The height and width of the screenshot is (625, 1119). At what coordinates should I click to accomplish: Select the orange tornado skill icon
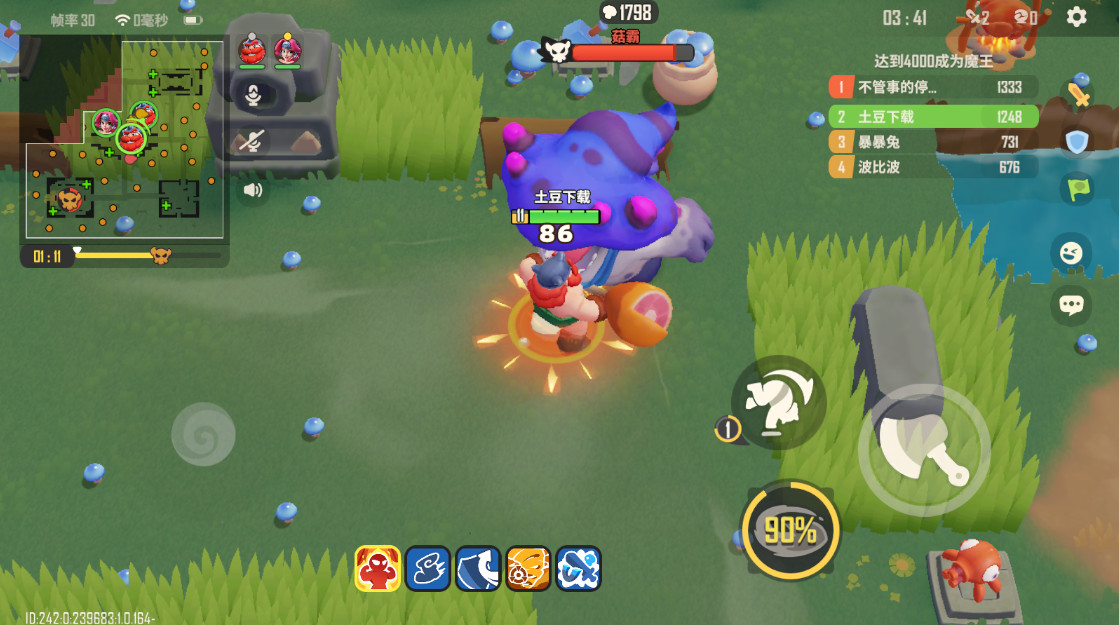pyautogui.click(x=528, y=568)
